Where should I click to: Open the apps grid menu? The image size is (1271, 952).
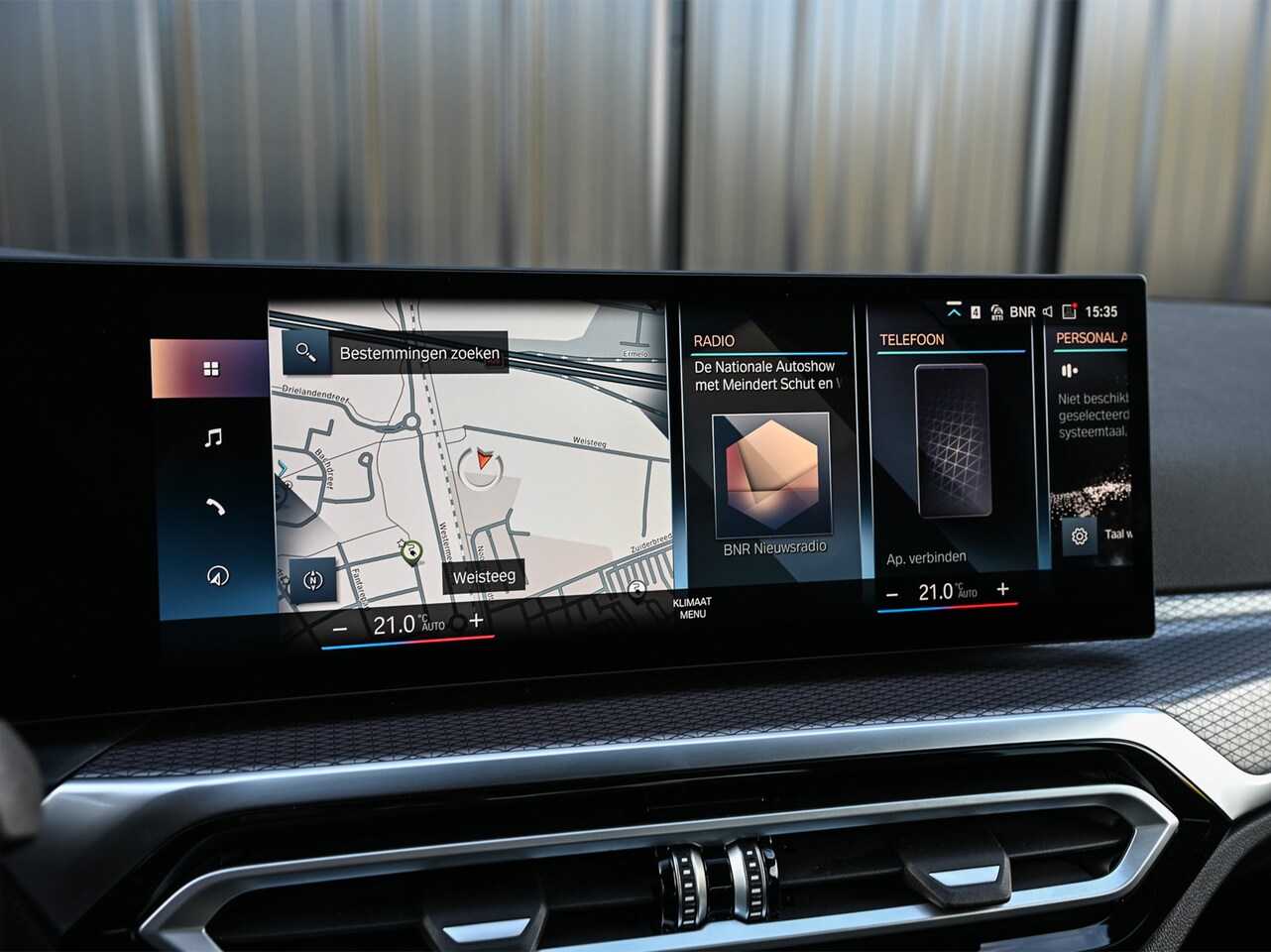(210, 369)
